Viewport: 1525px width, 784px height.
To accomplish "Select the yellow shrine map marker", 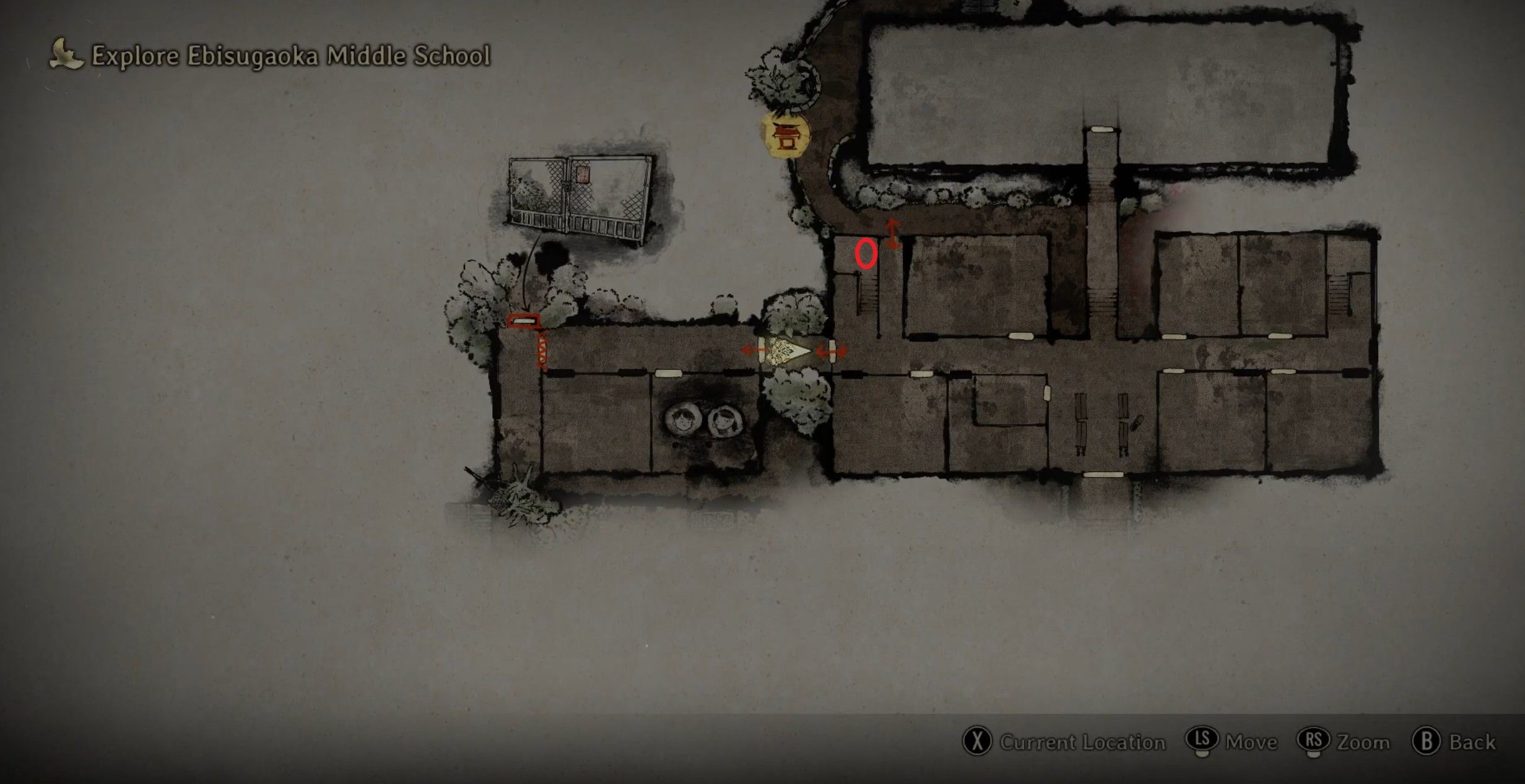I will point(786,135).
